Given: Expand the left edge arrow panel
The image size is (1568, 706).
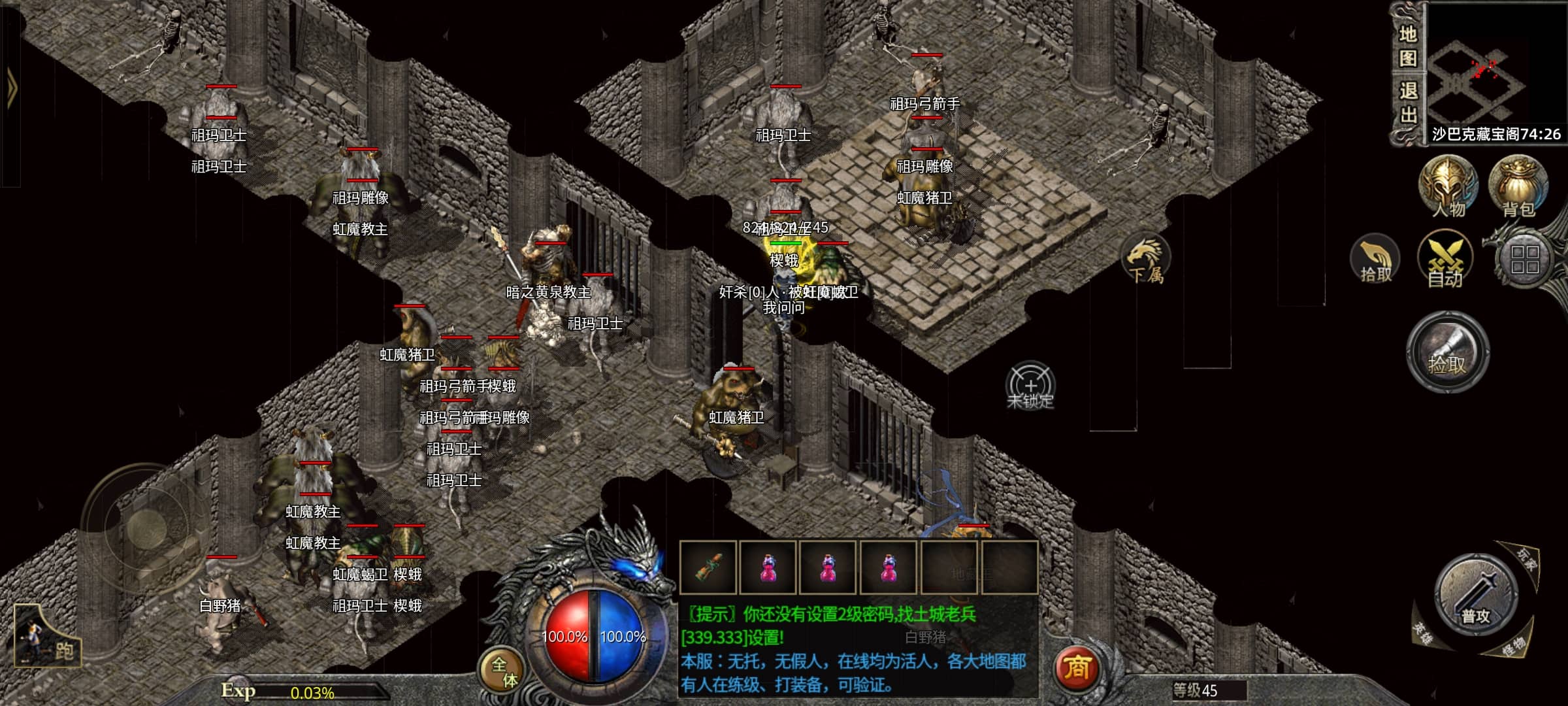Looking at the screenshot, I should point(11,87).
